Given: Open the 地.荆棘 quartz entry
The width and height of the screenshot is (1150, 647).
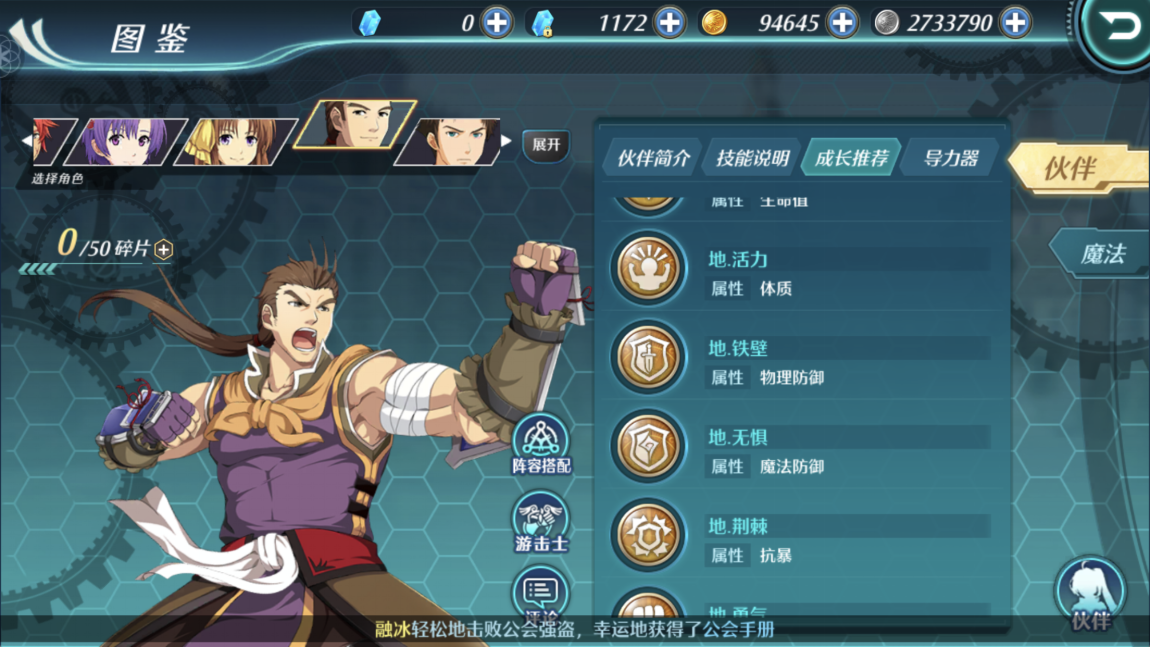Looking at the screenshot, I should pyautogui.click(x=800, y=539).
